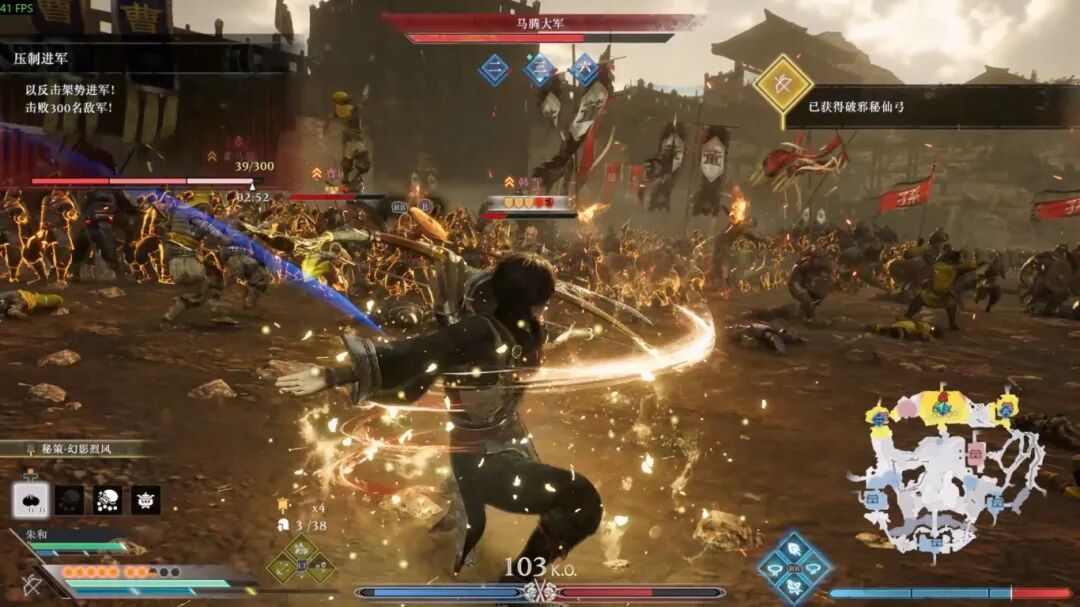Select the top green diamond item slot
This screenshot has height=607, width=1080.
pyautogui.click(x=301, y=547)
